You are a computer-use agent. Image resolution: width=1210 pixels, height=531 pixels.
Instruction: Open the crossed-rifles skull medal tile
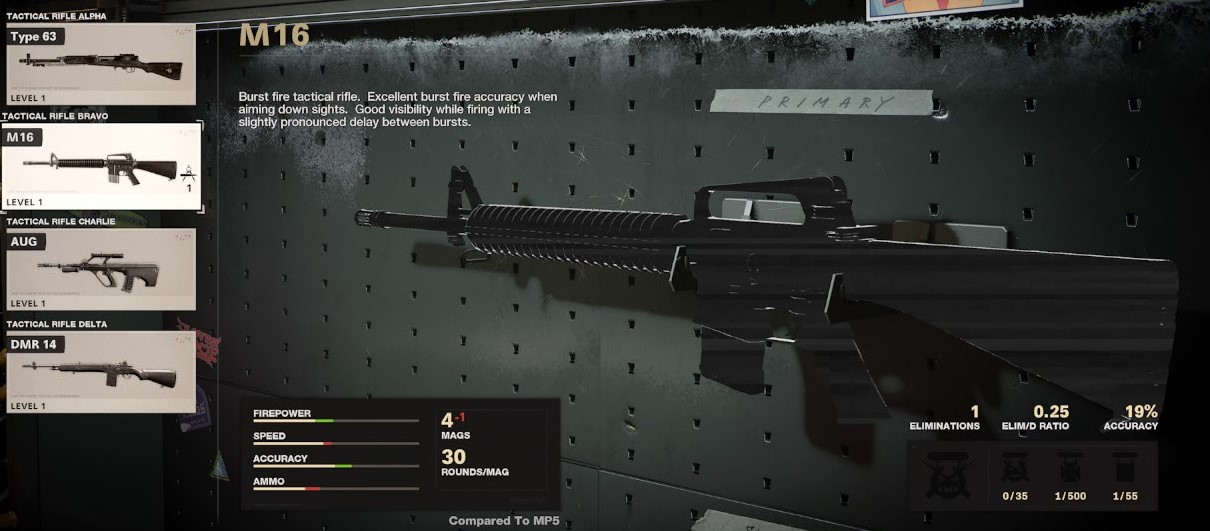[x=947, y=475]
